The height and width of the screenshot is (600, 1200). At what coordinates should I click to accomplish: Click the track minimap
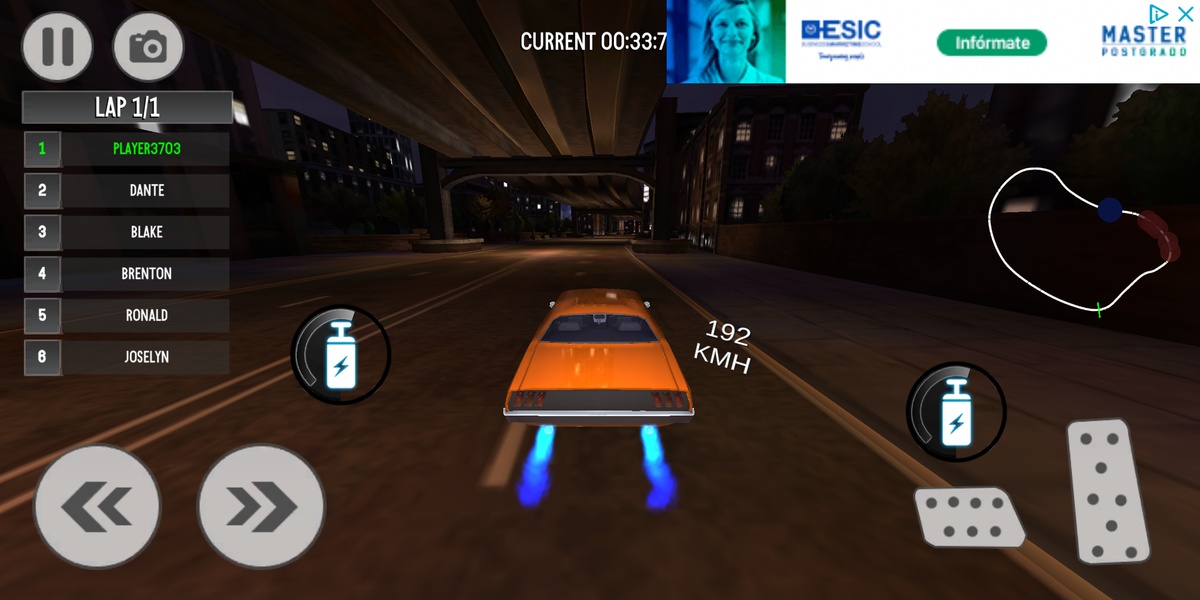1082,241
